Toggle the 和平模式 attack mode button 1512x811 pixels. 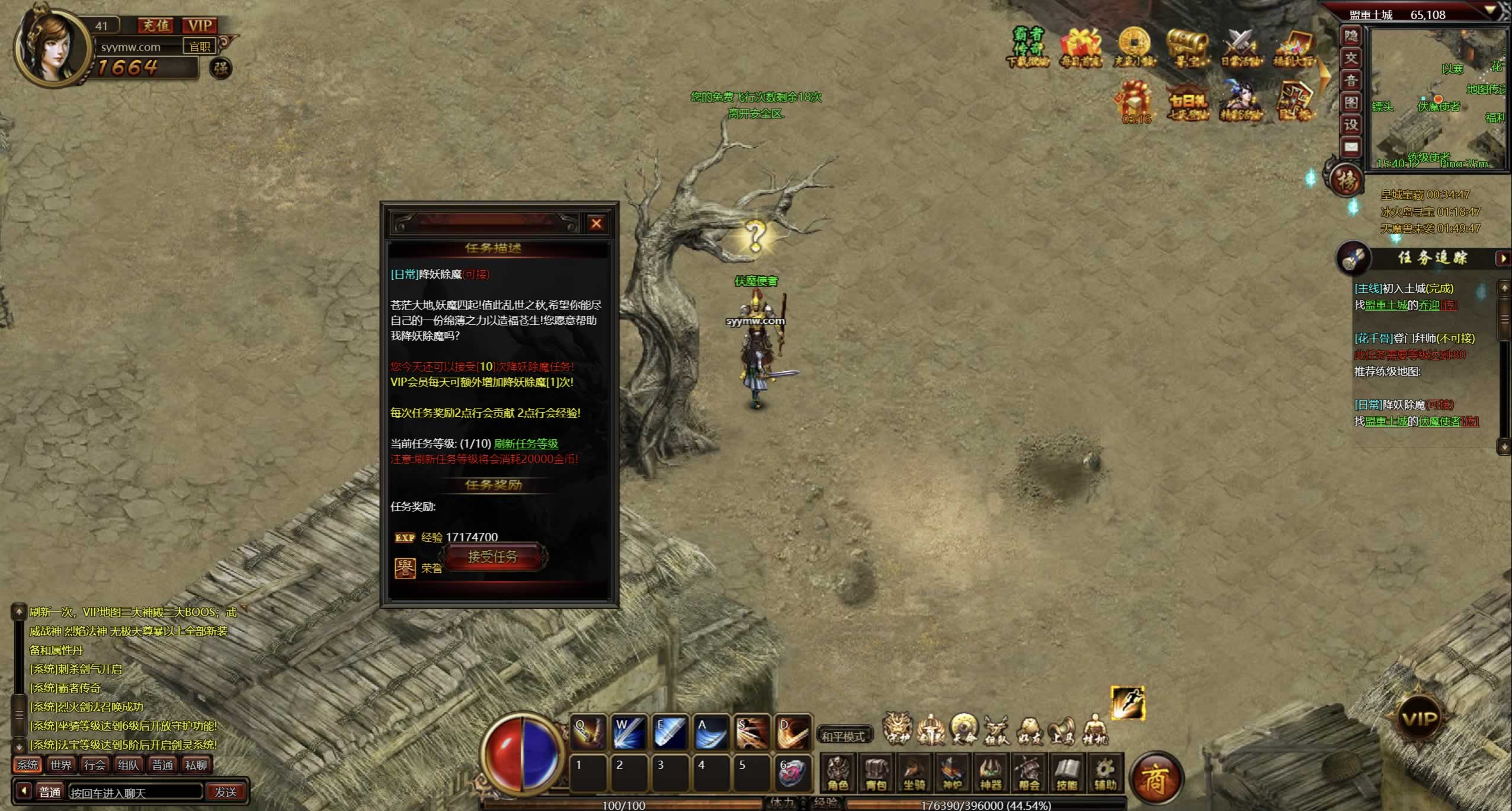pos(844,736)
